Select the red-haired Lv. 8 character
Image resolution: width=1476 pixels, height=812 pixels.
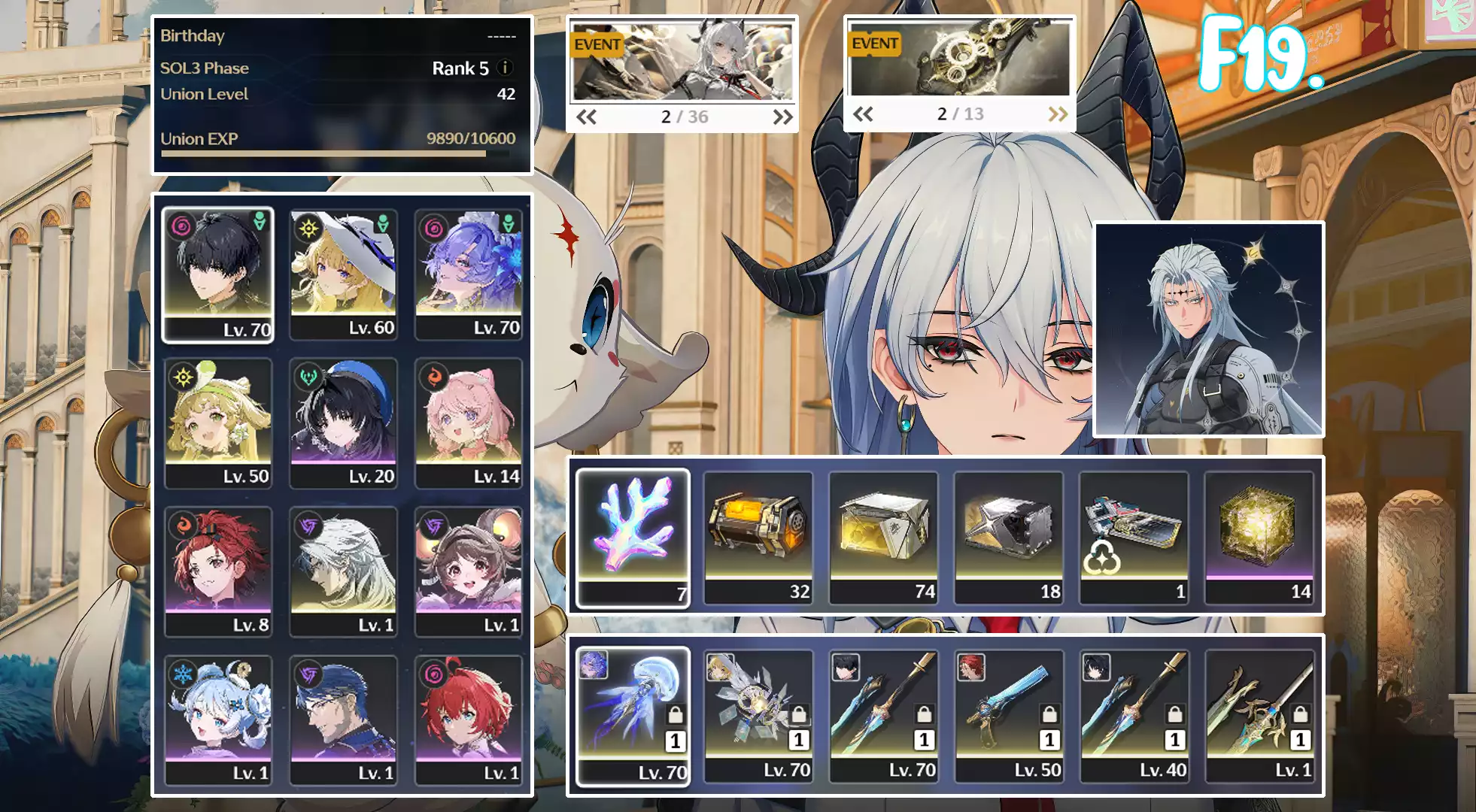(217, 571)
